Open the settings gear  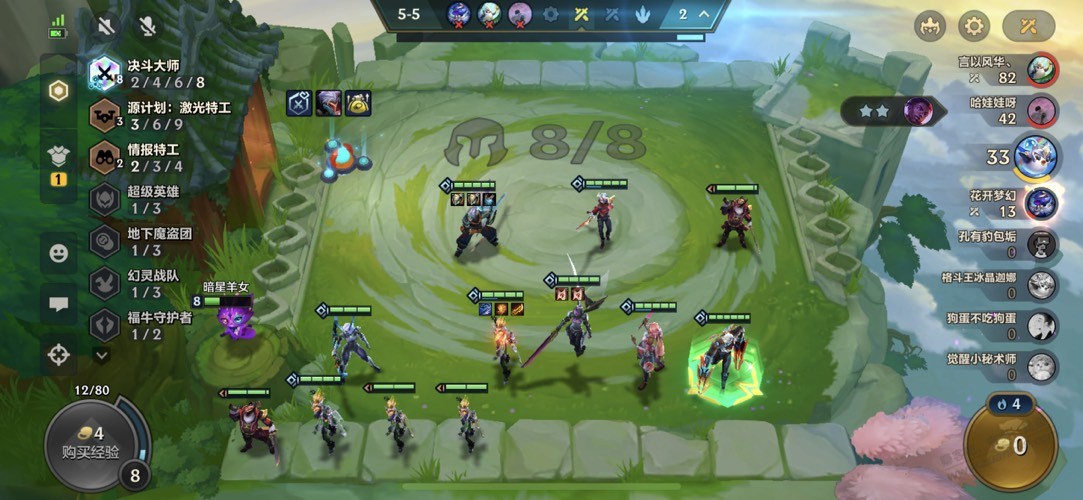click(x=974, y=26)
